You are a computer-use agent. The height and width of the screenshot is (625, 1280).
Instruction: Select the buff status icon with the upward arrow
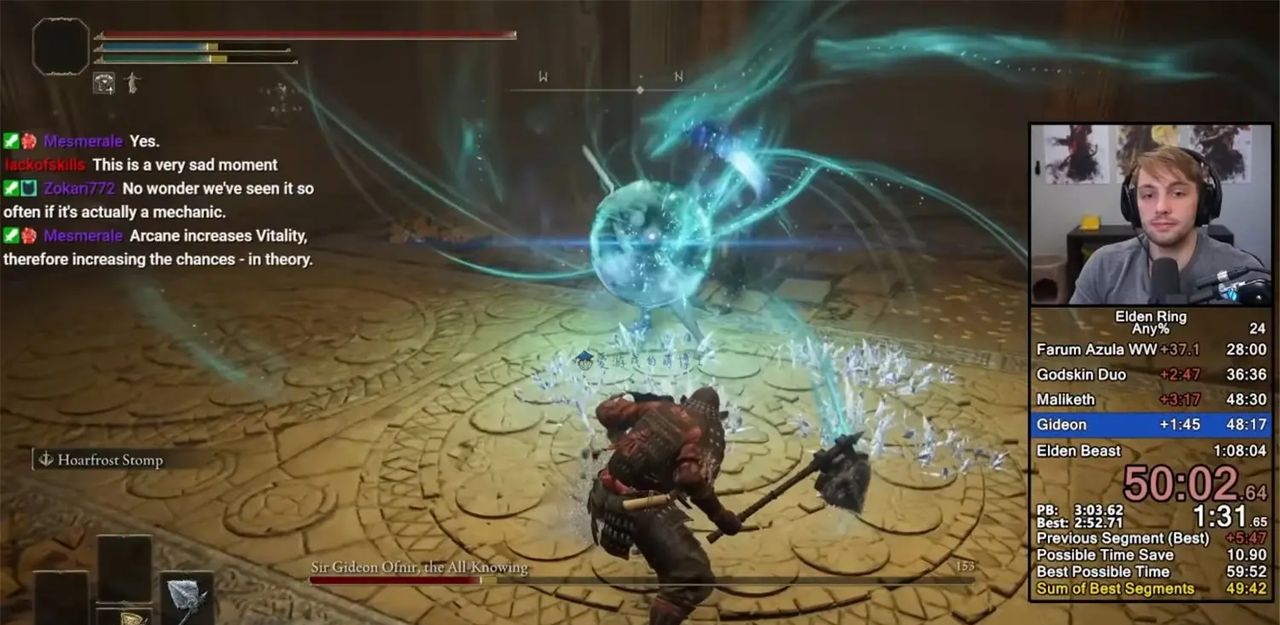tap(104, 83)
